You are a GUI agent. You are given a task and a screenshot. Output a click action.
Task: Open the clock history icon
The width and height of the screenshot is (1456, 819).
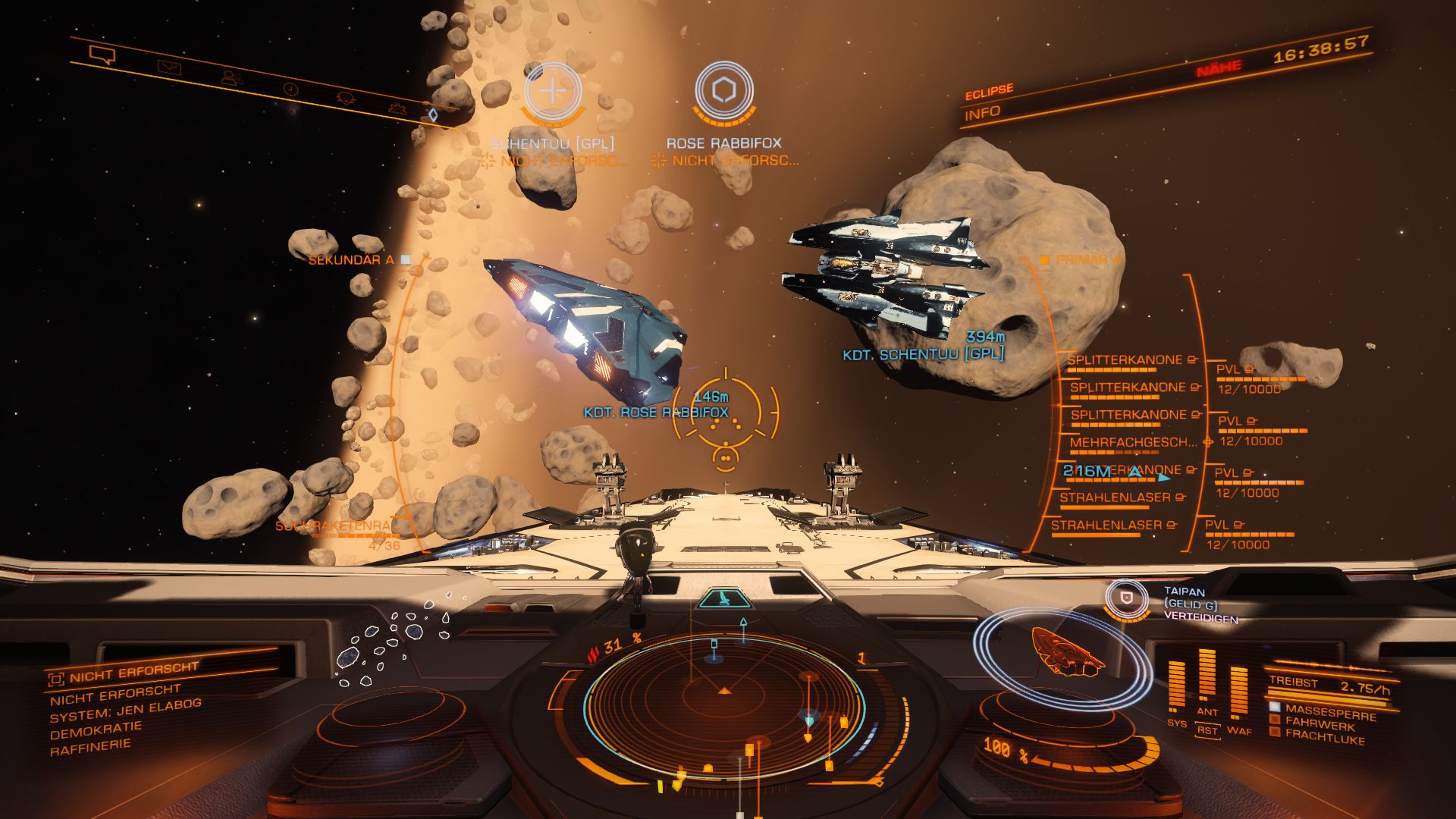pos(290,89)
